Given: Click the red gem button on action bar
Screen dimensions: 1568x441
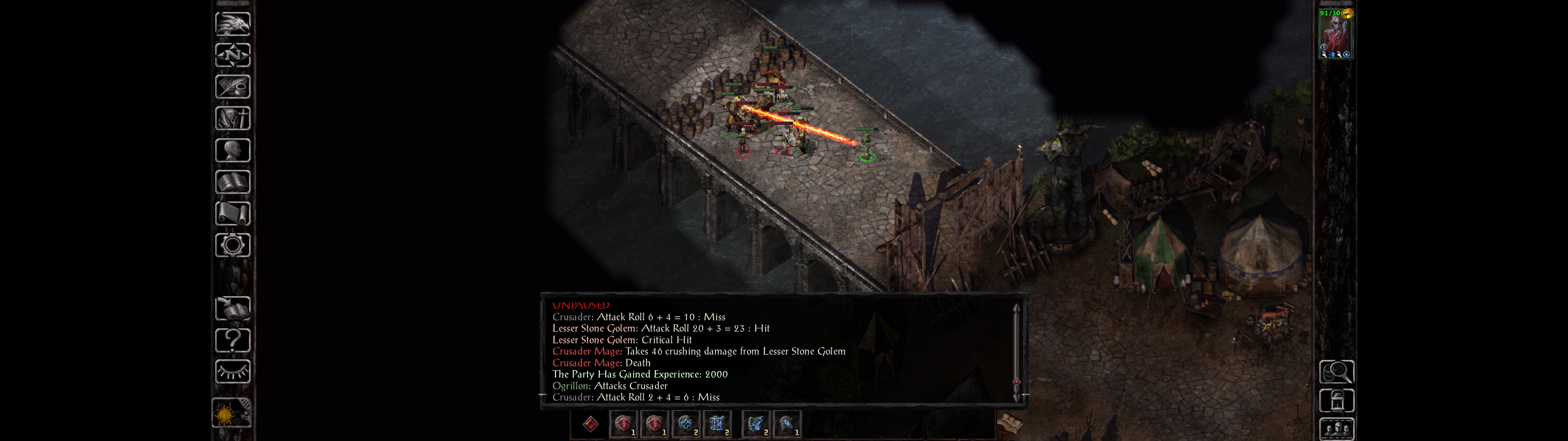Looking at the screenshot, I should click(x=590, y=424).
